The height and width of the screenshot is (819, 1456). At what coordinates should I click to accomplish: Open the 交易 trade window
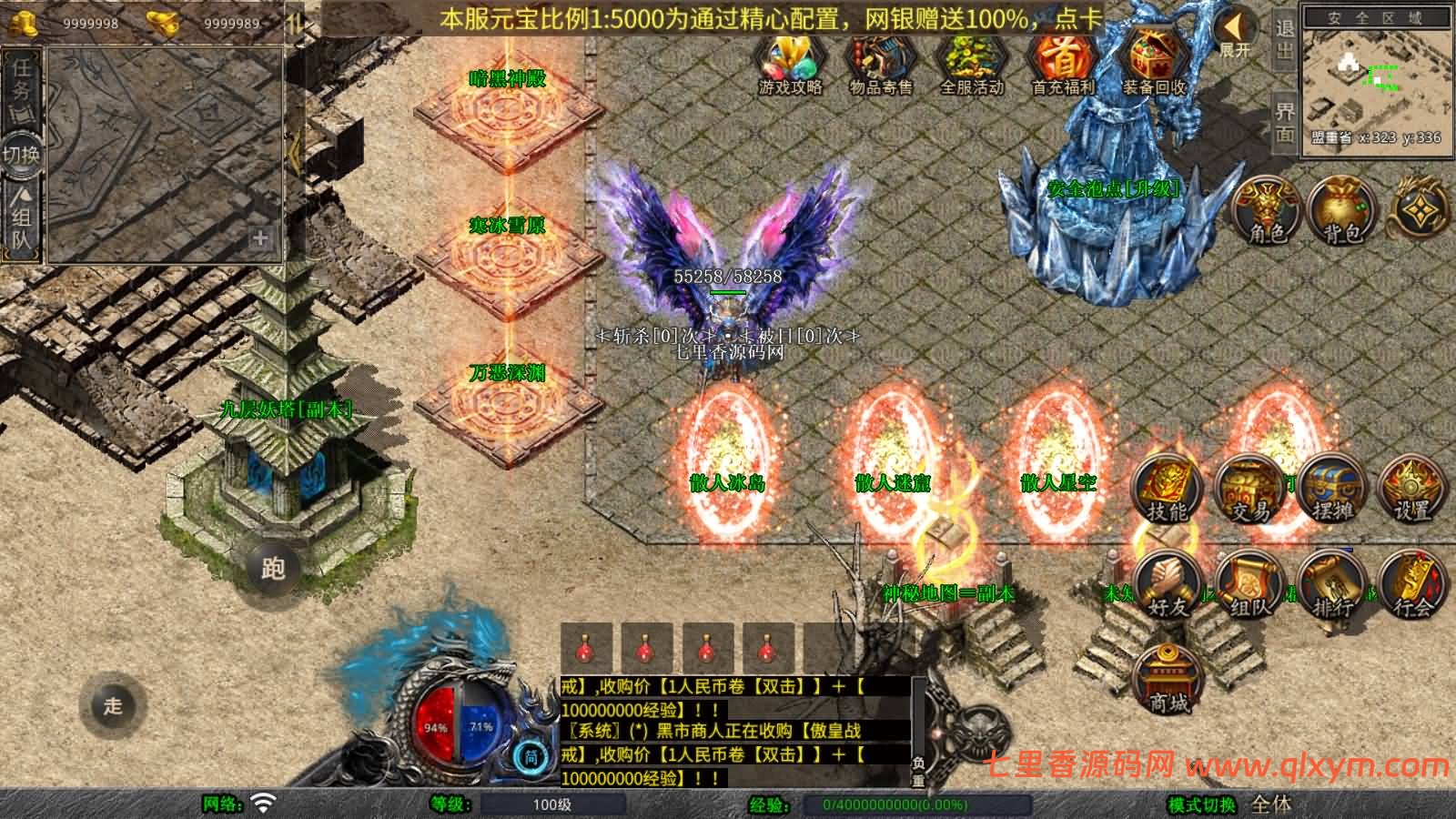coord(1249,491)
